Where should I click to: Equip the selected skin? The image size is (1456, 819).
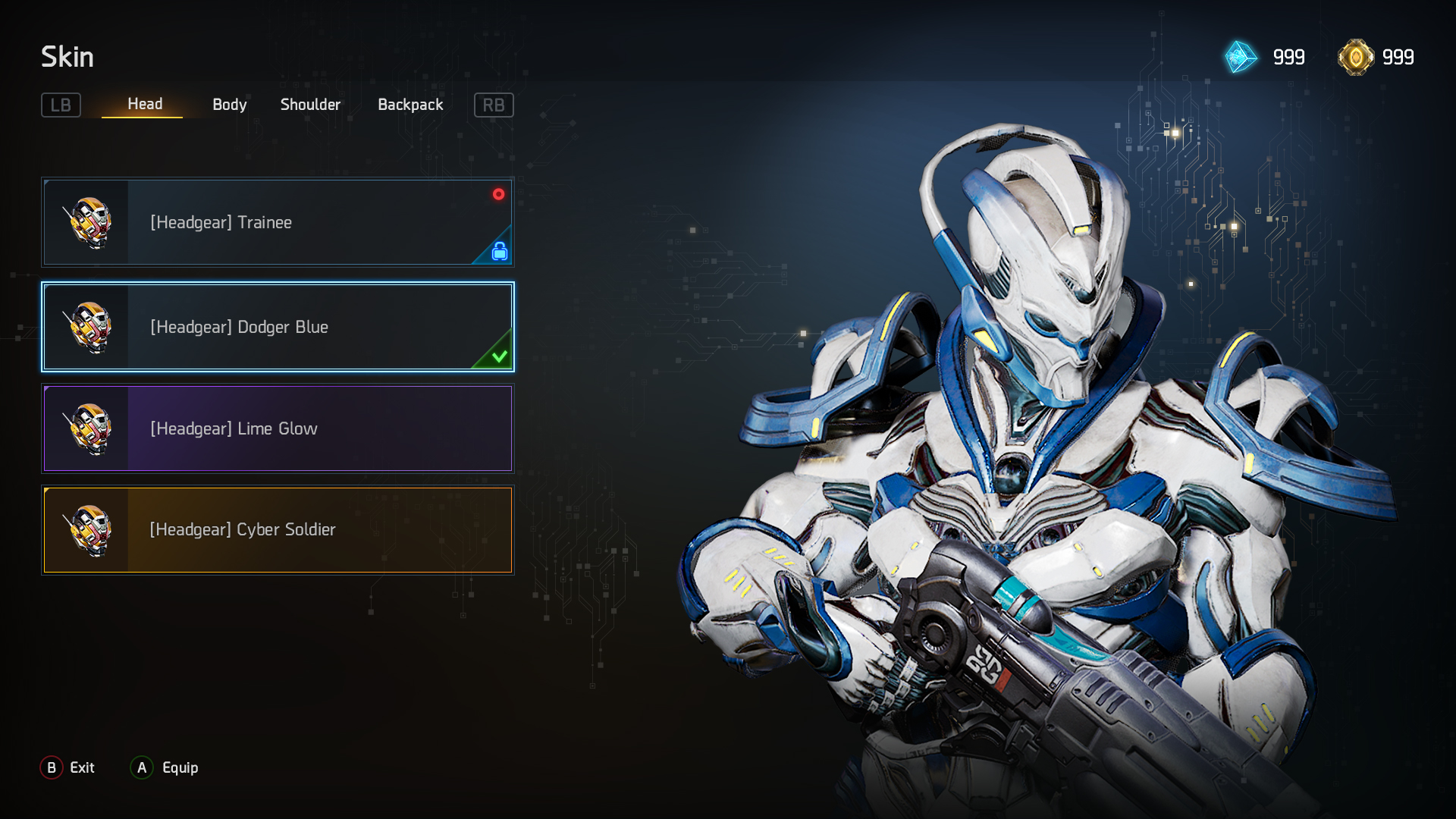[x=165, y=767]
